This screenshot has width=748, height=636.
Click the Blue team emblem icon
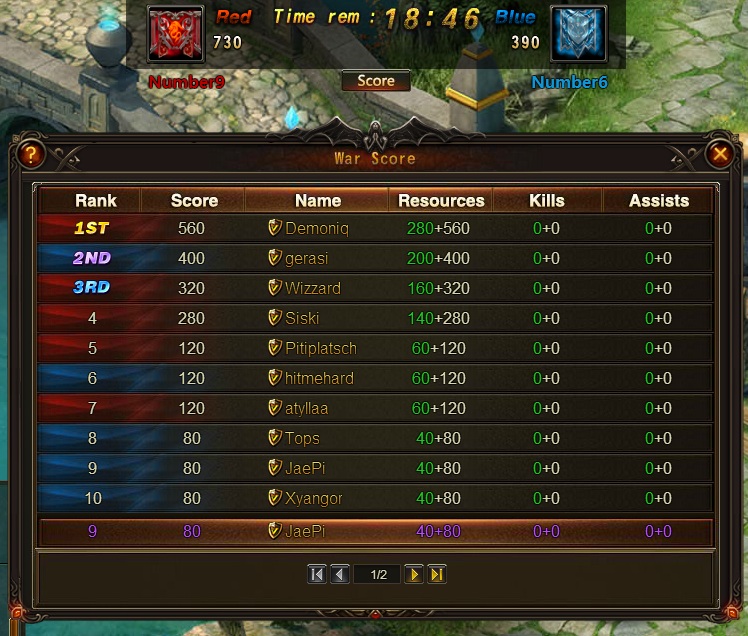578,33
